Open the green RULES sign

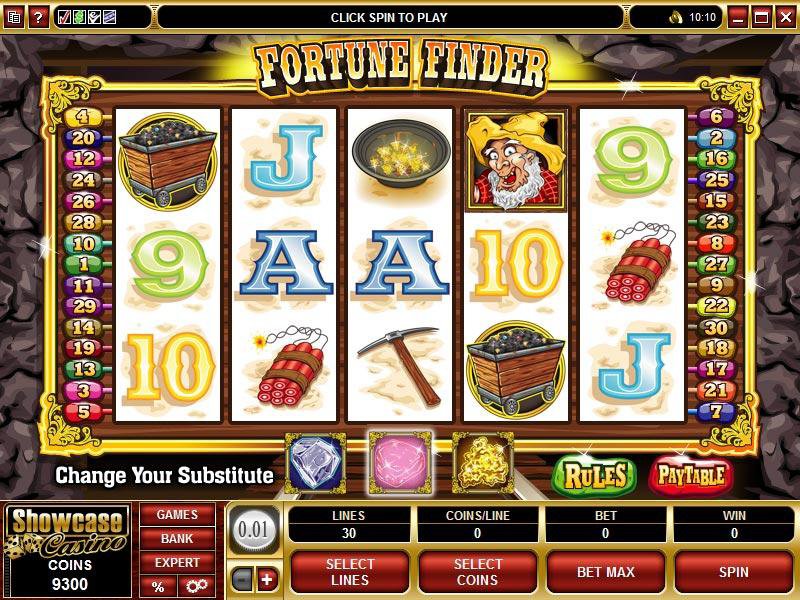(x=594, y=475)
